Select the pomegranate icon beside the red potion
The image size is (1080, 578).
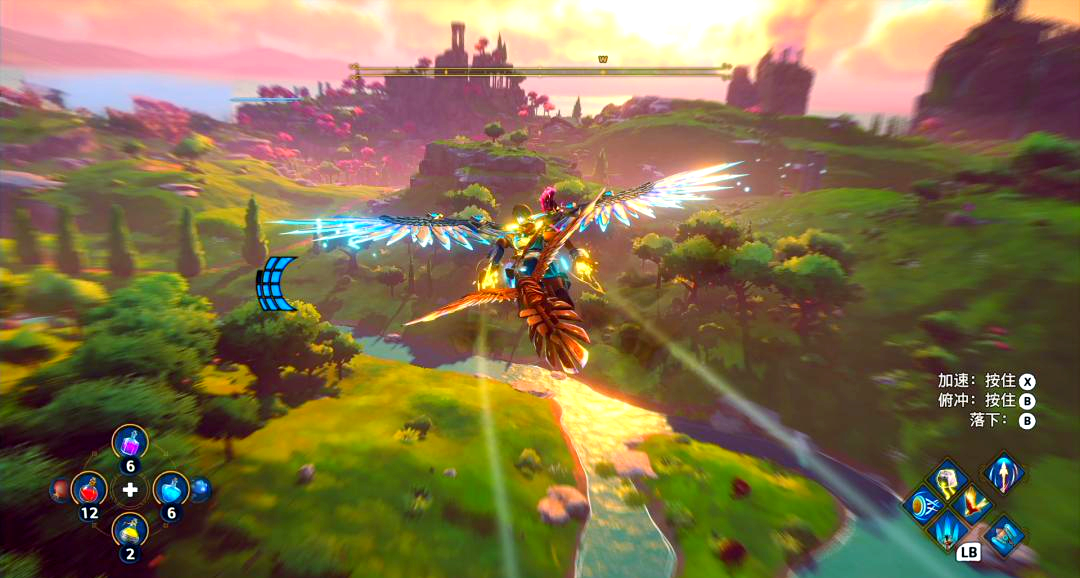[61, 489]
